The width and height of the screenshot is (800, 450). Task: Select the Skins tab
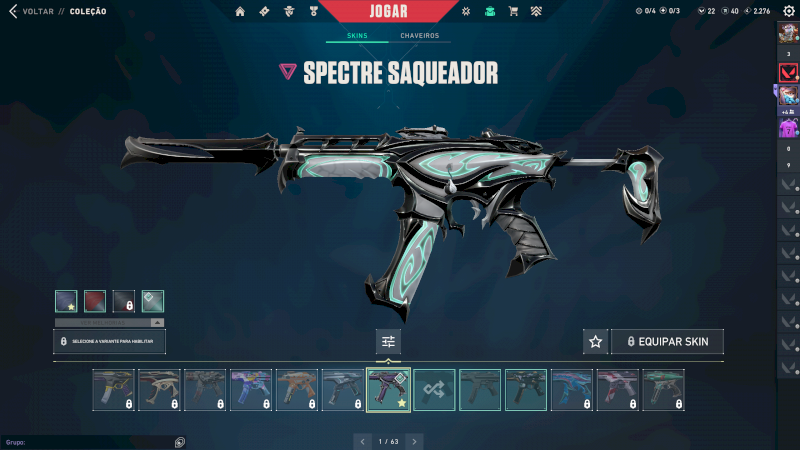[x=357, y=36]
